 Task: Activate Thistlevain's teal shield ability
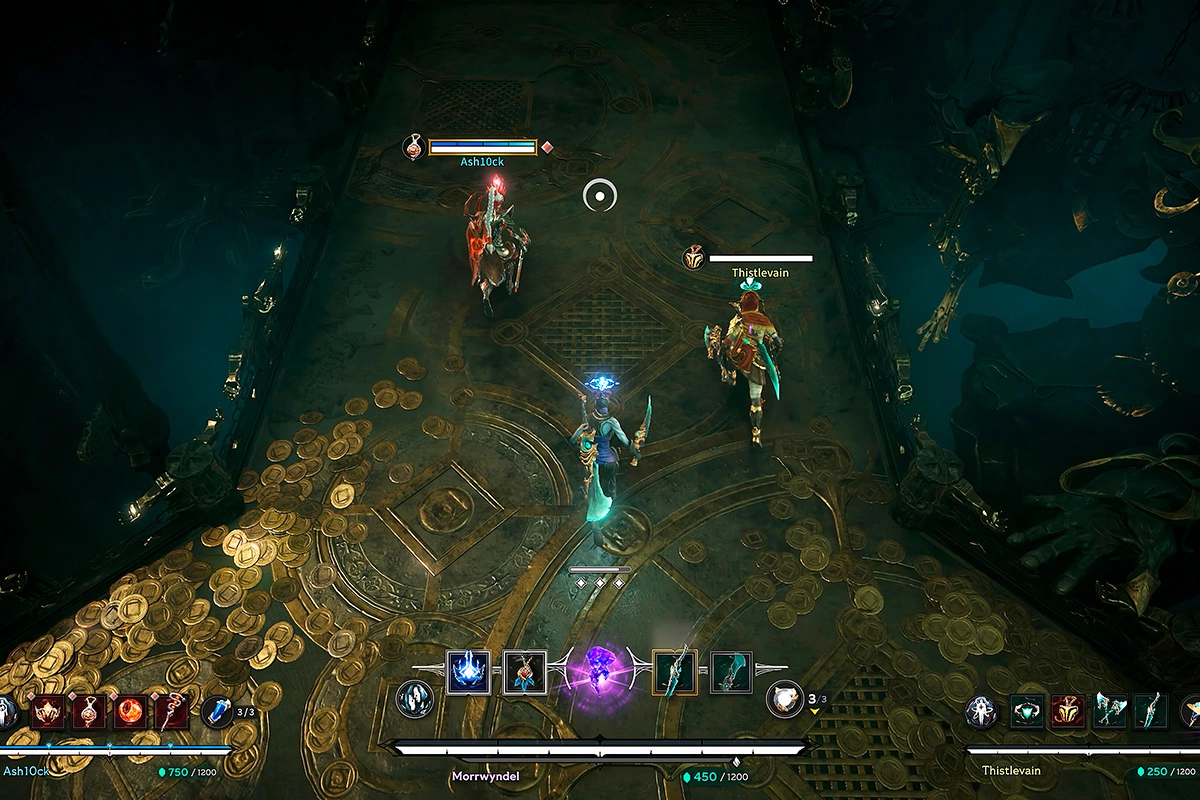(x=1027, y=711)
